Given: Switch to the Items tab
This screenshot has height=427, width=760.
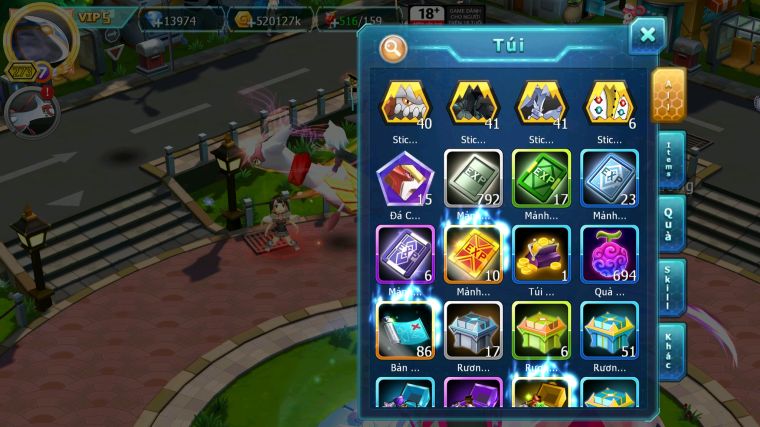Looking at the screenshot, I should pos(669,159).
